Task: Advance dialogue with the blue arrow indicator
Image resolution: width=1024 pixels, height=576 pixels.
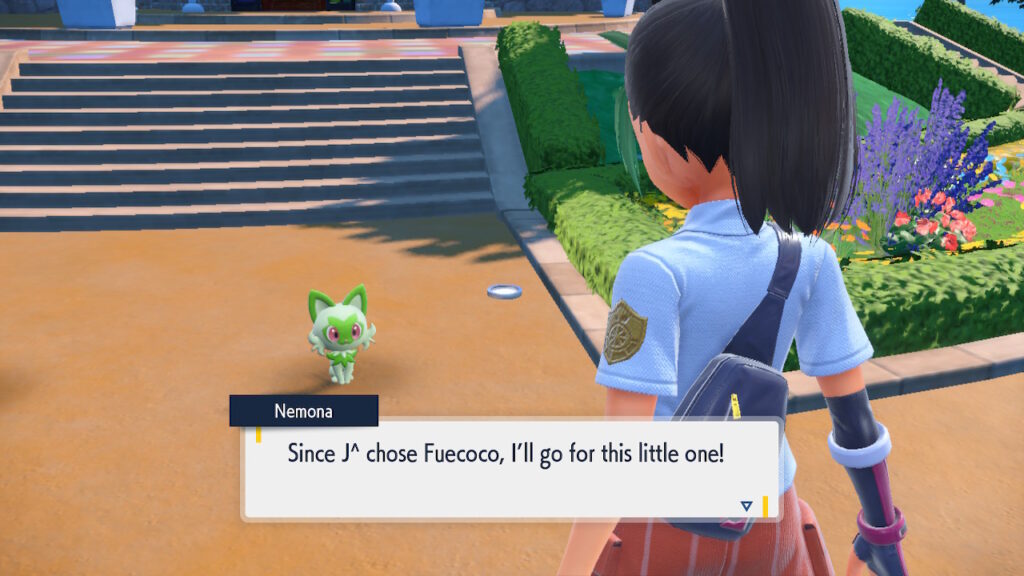Action: point(746,506)
